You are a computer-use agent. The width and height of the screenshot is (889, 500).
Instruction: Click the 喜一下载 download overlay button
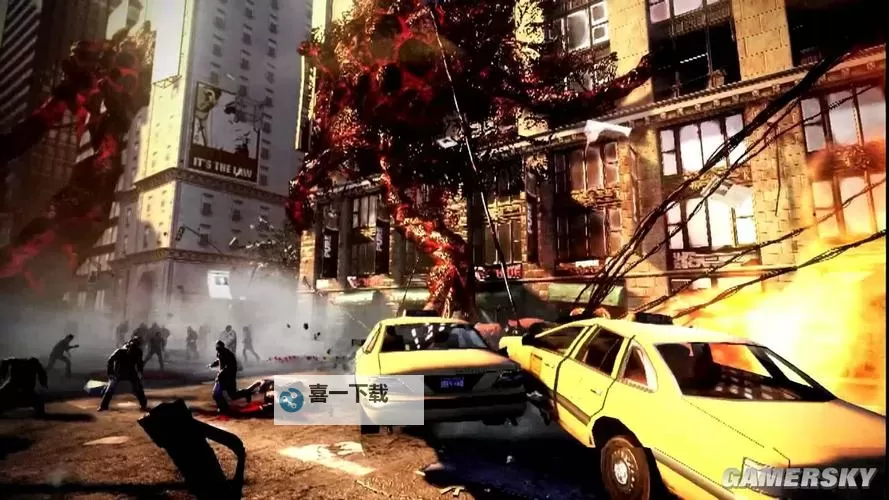[x=348, y=398]
